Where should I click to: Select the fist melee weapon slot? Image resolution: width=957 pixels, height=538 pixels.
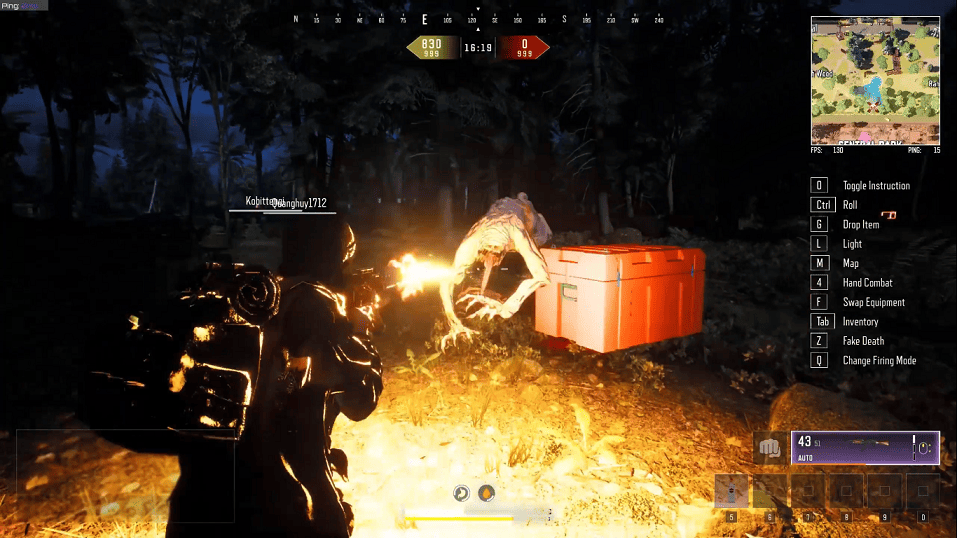tap(769, 448)
